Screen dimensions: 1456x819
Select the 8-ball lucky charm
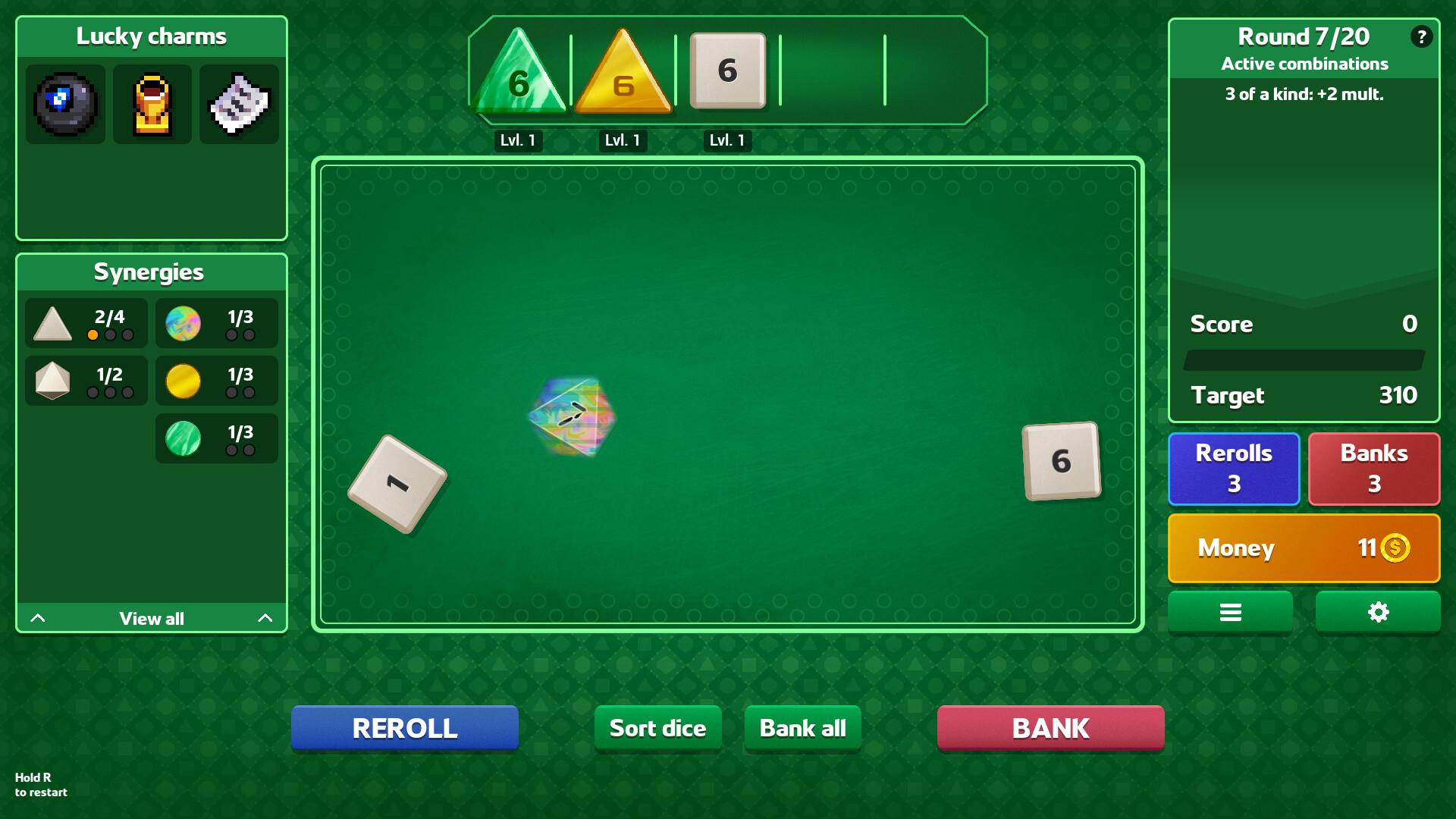[x=65, y=105]
